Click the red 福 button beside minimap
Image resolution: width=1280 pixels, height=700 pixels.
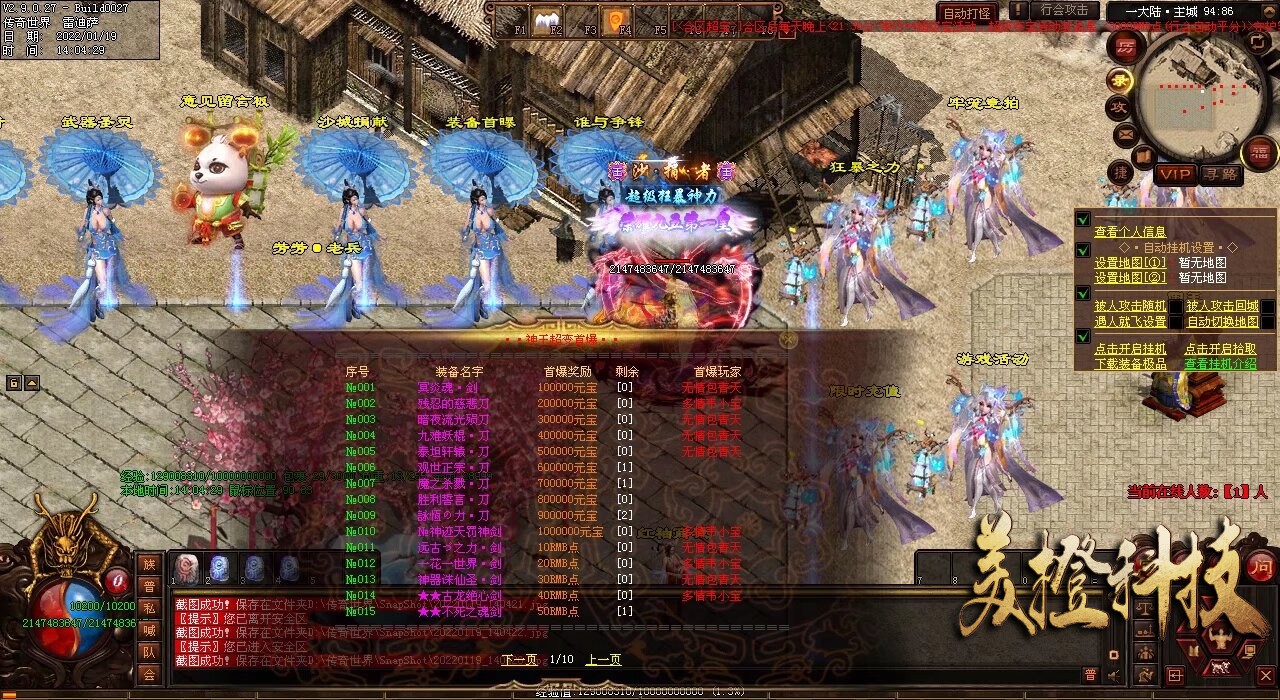coord(1258,153)
